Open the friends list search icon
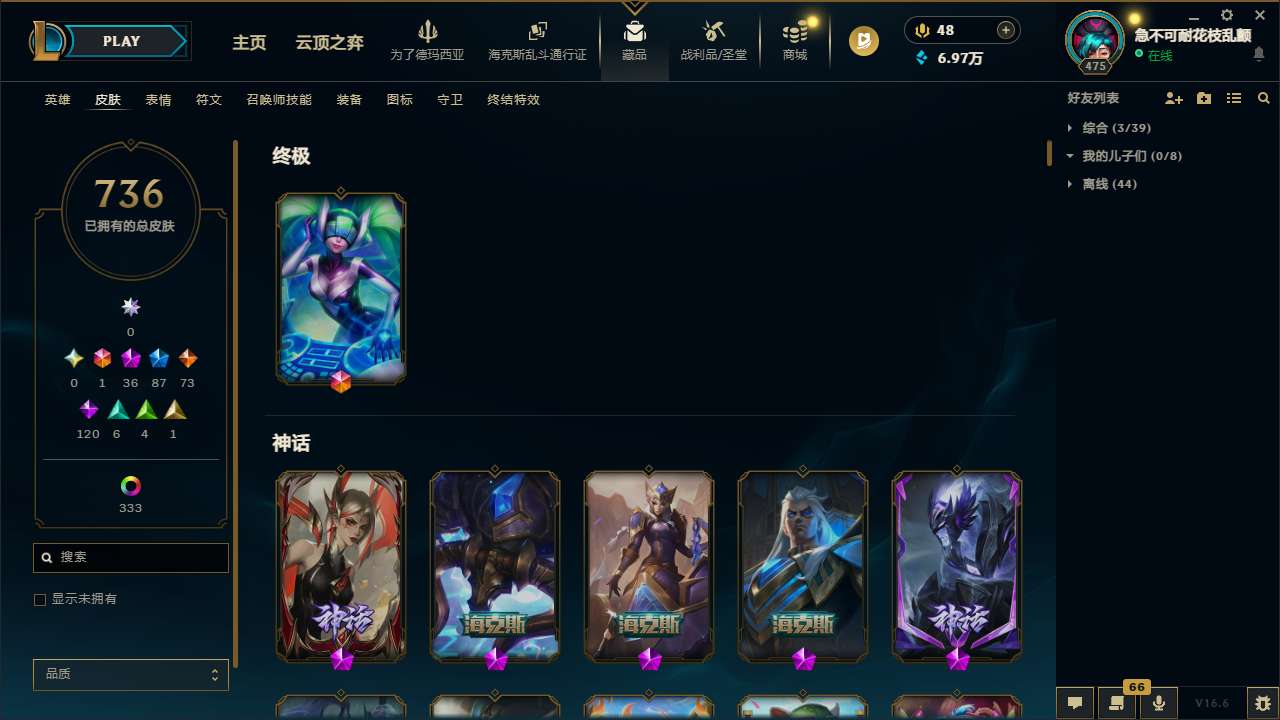The width and height of the screenshot is (1280, 720). point(1264,98)
